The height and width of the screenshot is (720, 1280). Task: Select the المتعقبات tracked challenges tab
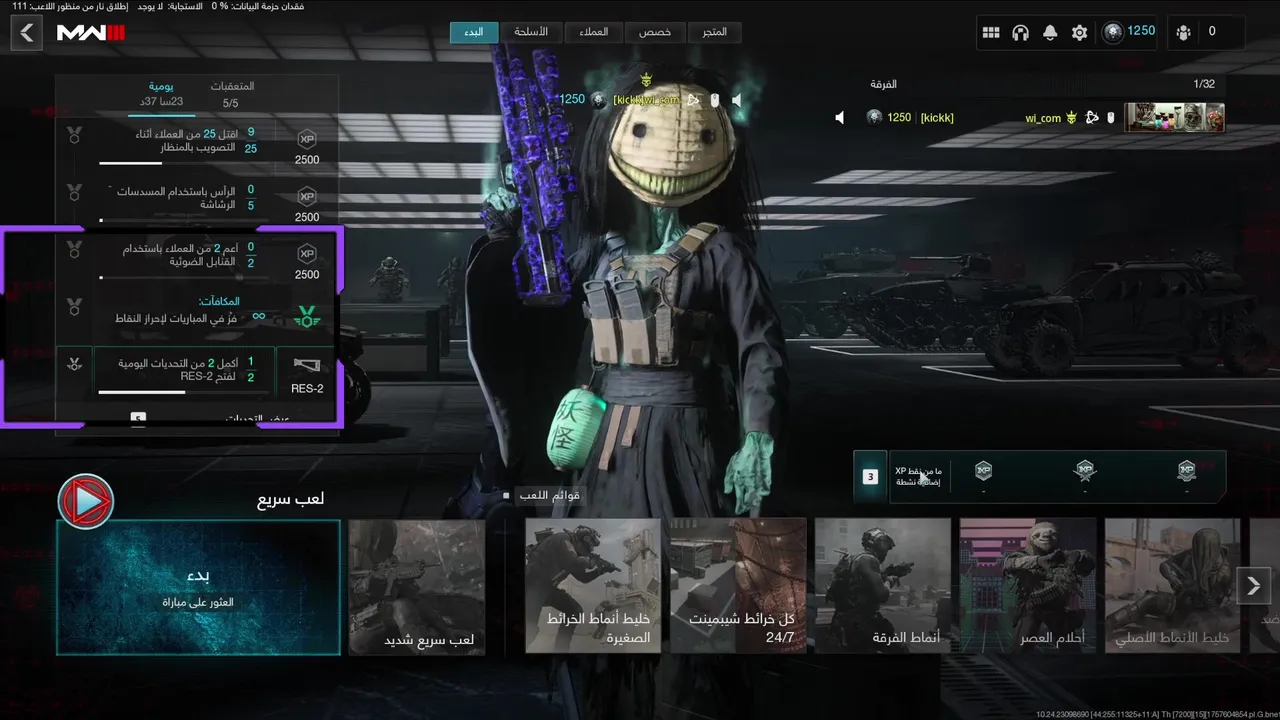(x=231, y=93)
